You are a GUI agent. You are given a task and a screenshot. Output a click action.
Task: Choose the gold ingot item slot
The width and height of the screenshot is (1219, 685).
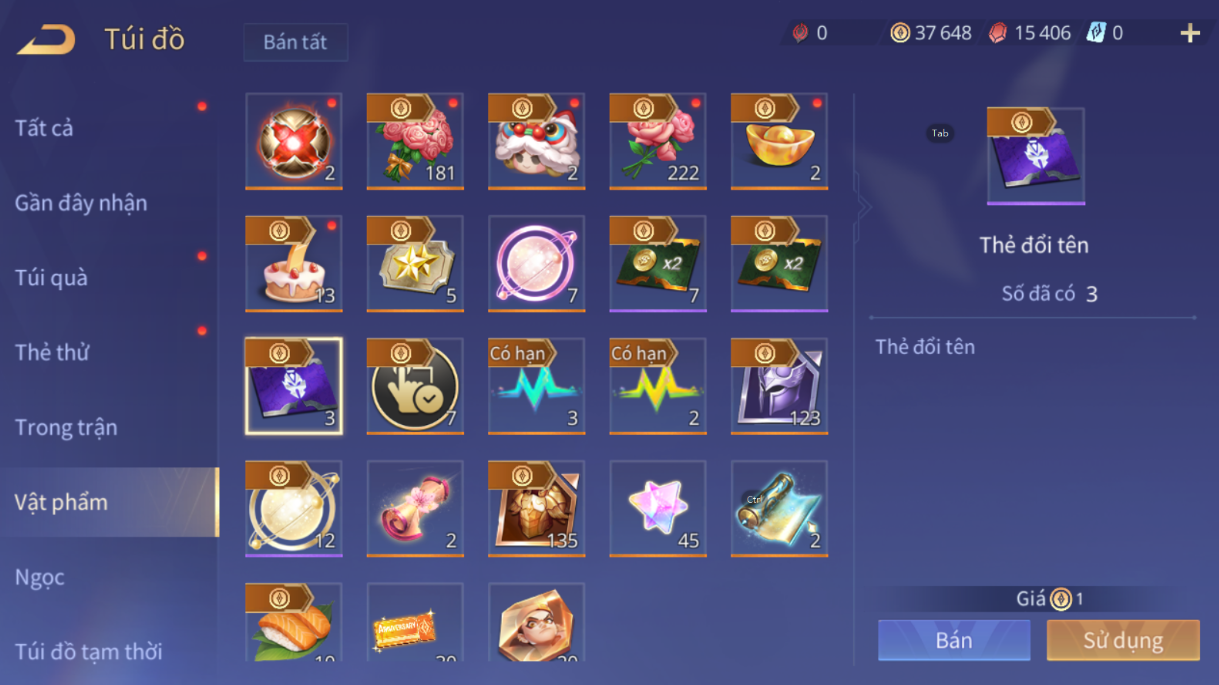pyautogui.click(x=779, y=141)
